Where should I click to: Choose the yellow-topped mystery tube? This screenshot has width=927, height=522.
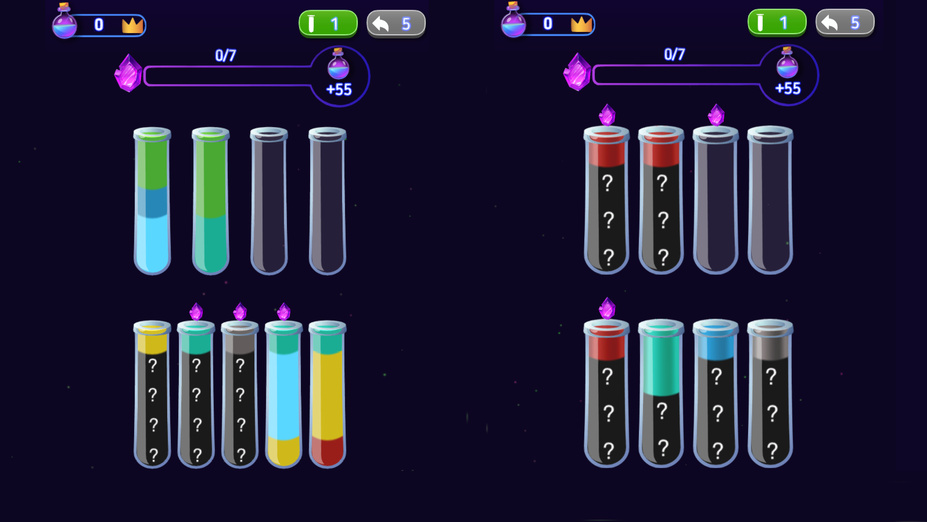point(152,395)
